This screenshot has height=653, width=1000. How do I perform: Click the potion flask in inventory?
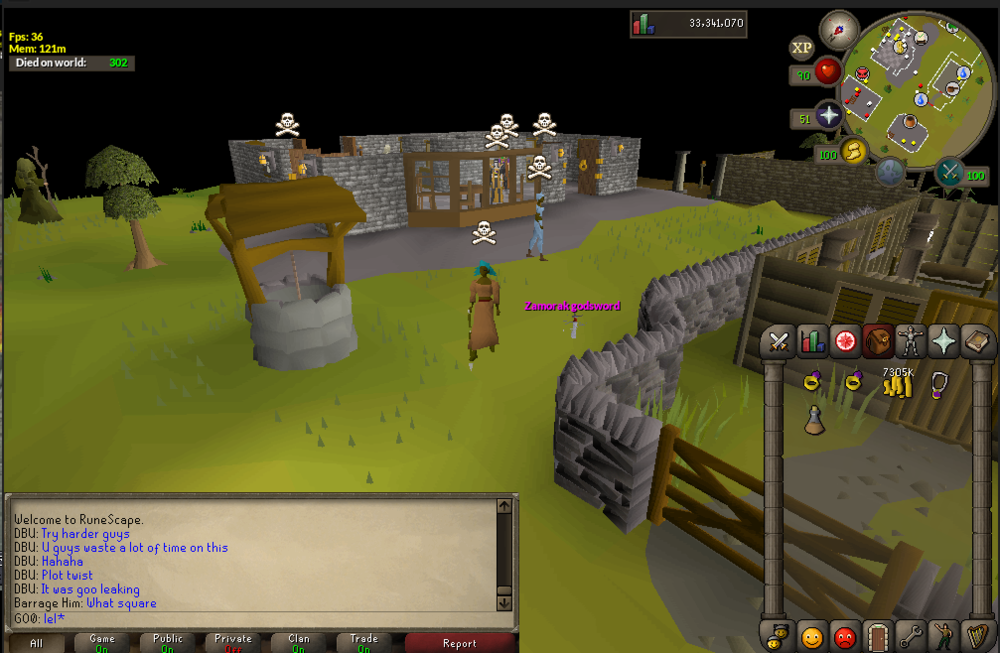tap(815, 420)
